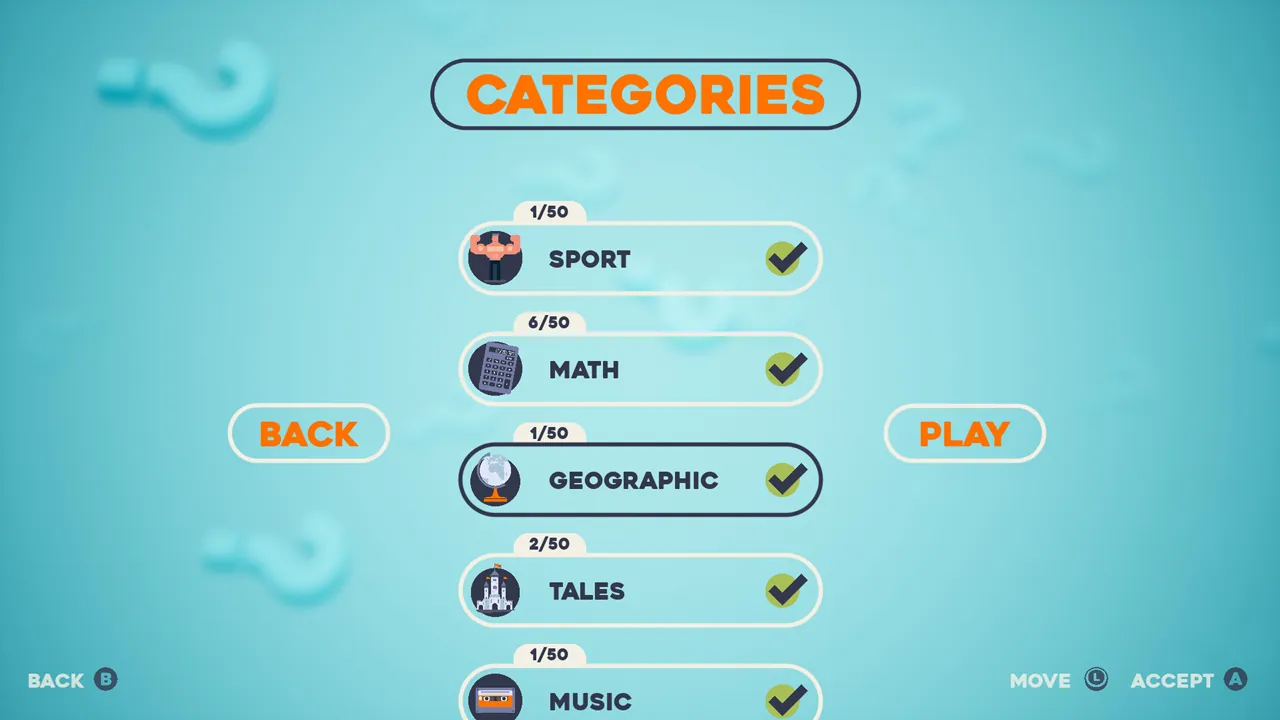Click the 1/50 badge above Sport
This screenshot has width=1280, height=720.
point(547,212)
